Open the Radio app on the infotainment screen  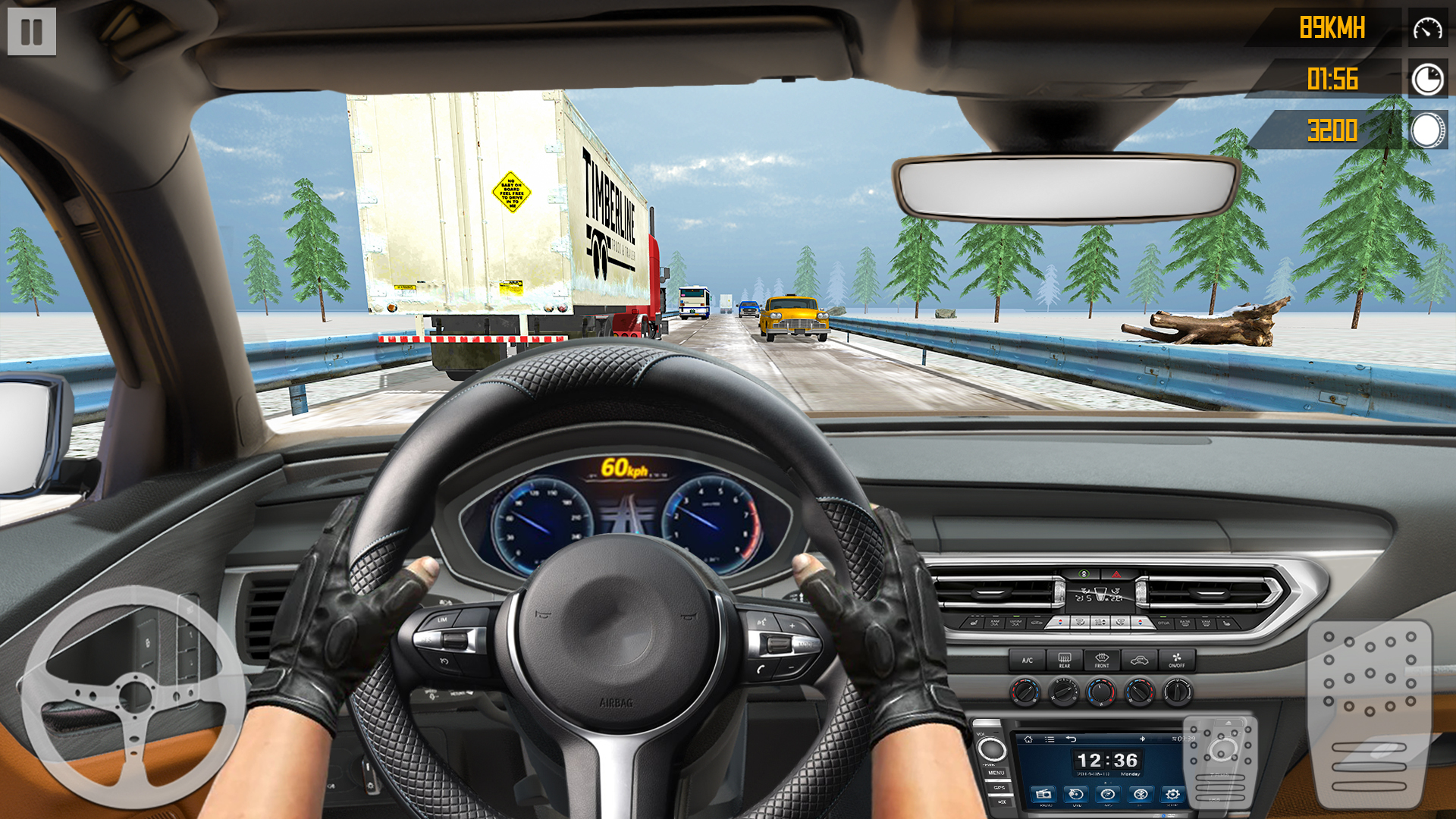click(1044, 795)
